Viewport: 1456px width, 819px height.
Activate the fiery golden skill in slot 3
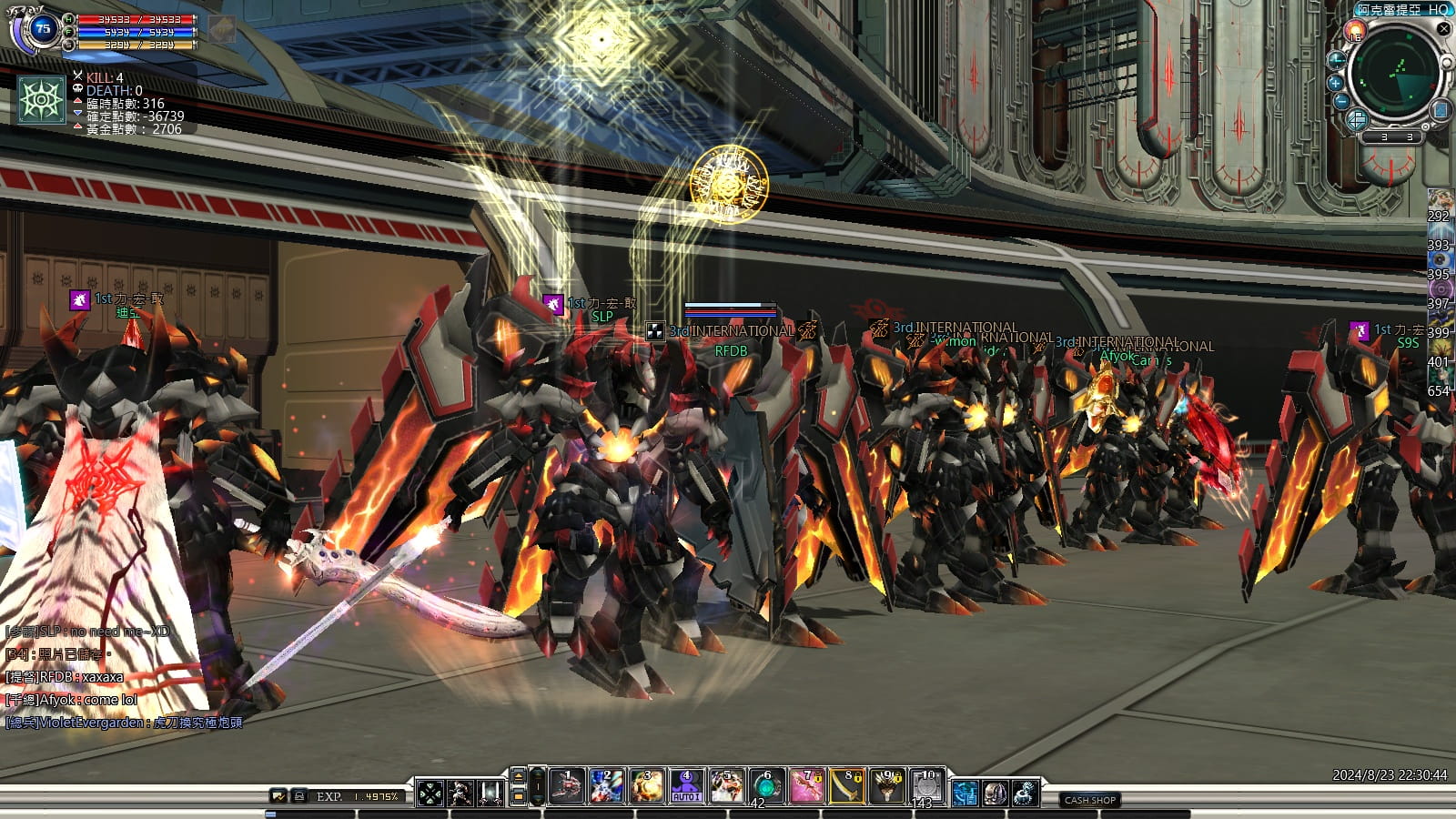point(646,787)
